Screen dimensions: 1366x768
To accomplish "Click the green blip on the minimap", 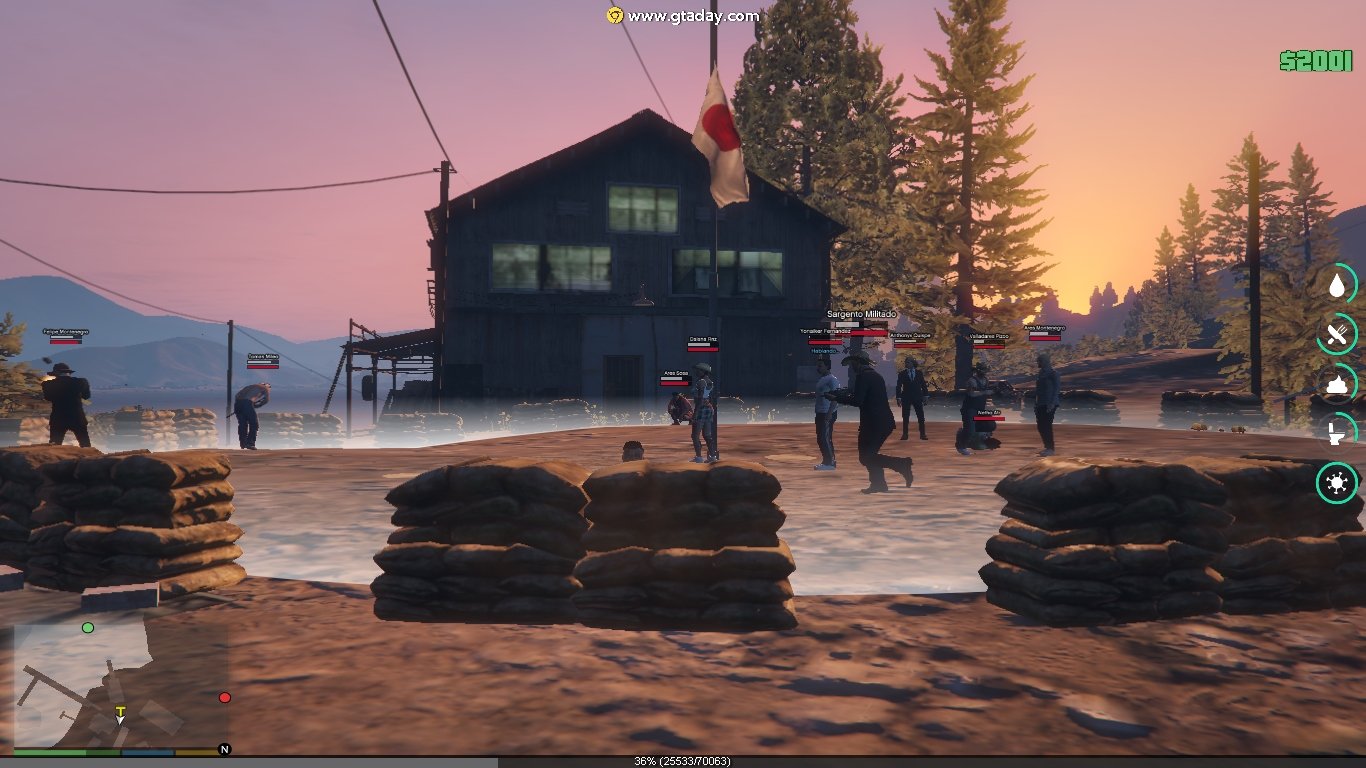I will point(88,627).
